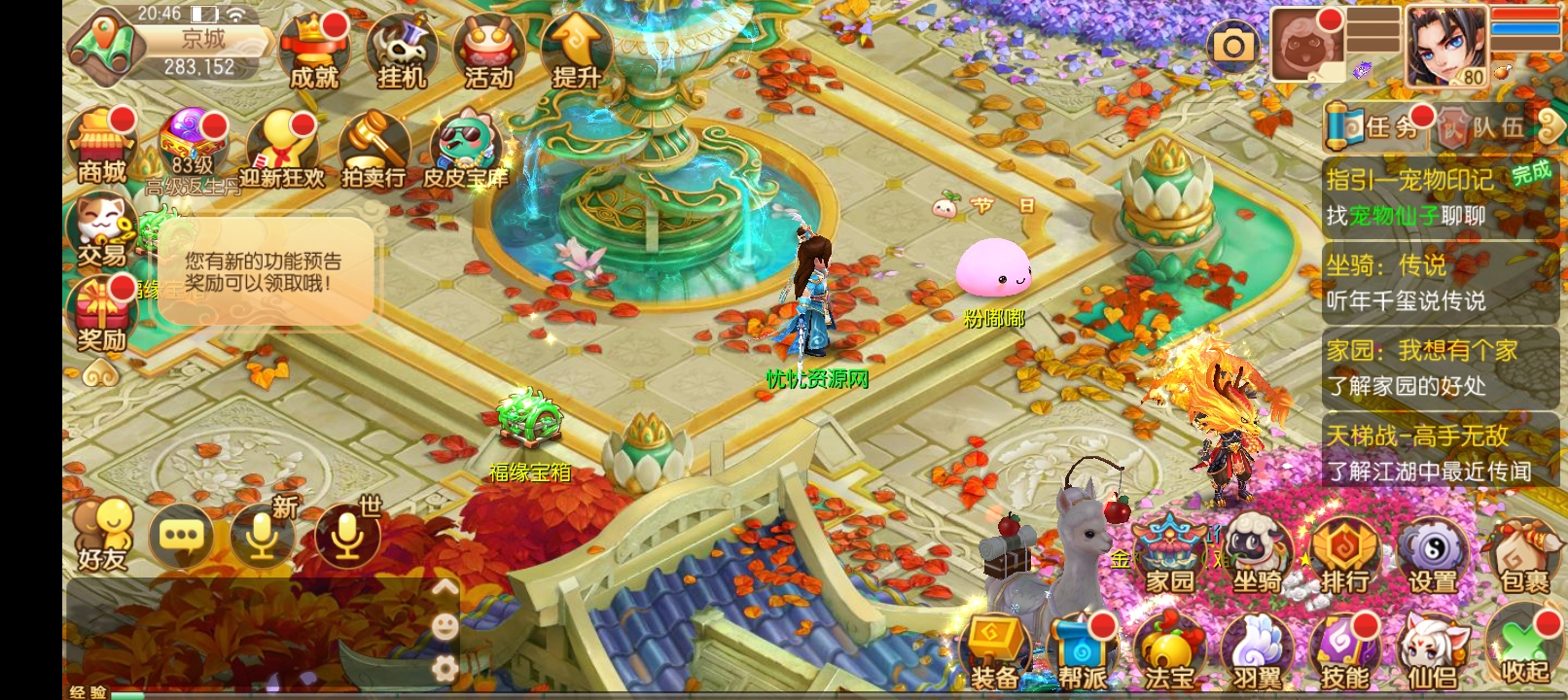The image size is (1568, 700).
Task: Open the 挂机 auto-battle menu
Action: (401, 51)
